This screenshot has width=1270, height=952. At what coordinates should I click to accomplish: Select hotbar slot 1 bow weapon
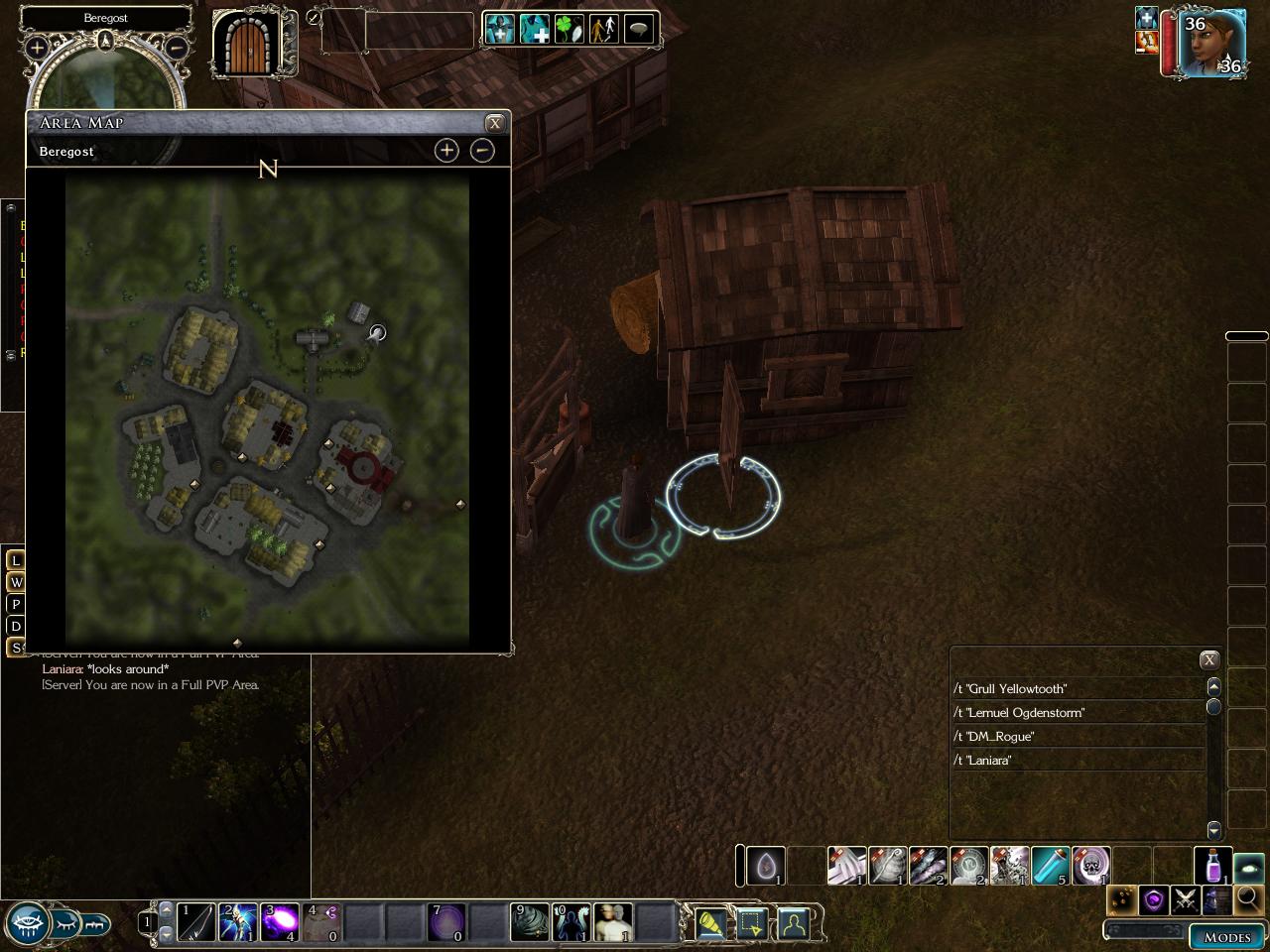coord(196,922)
